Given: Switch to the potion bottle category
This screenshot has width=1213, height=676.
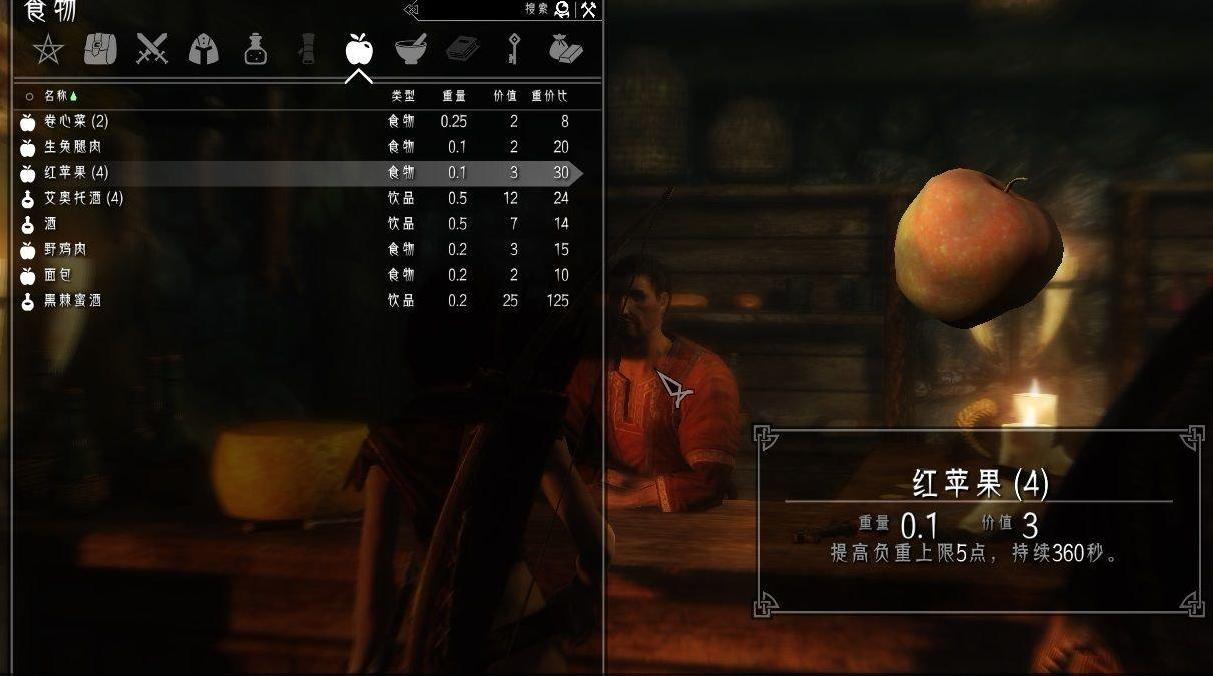Looking at the screenshot, I should pos(256,49).
